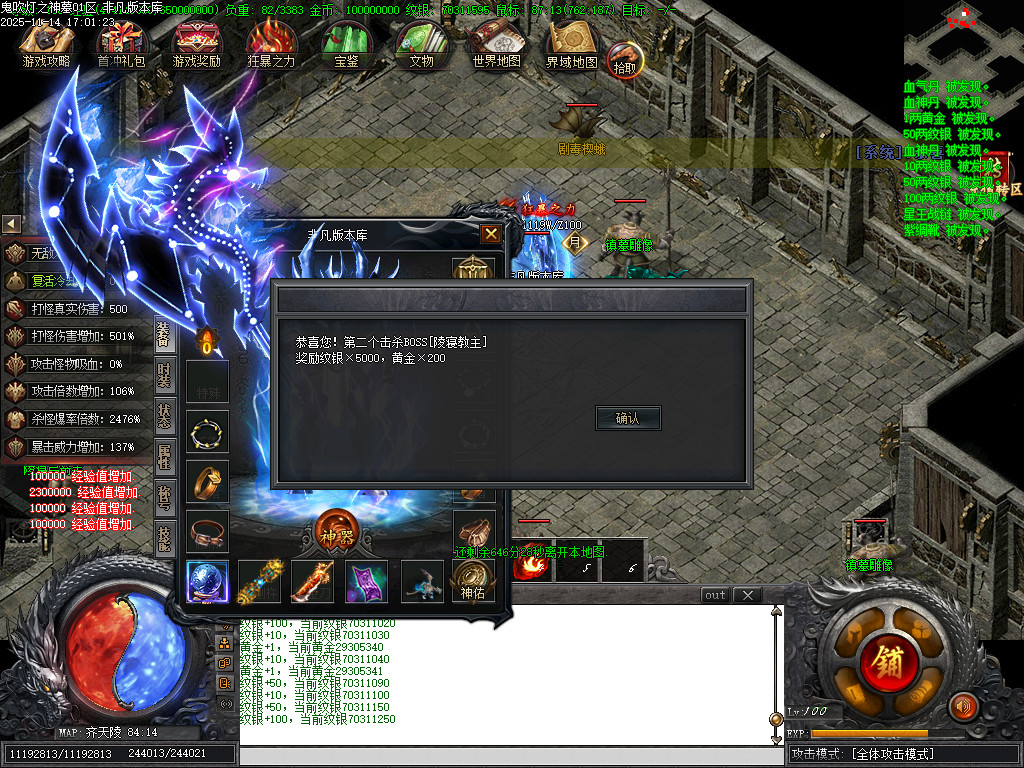The image size is (1024, 768).
Task: Close the 非凡版本库 equipment window
Action: click(x=491, y=234)
